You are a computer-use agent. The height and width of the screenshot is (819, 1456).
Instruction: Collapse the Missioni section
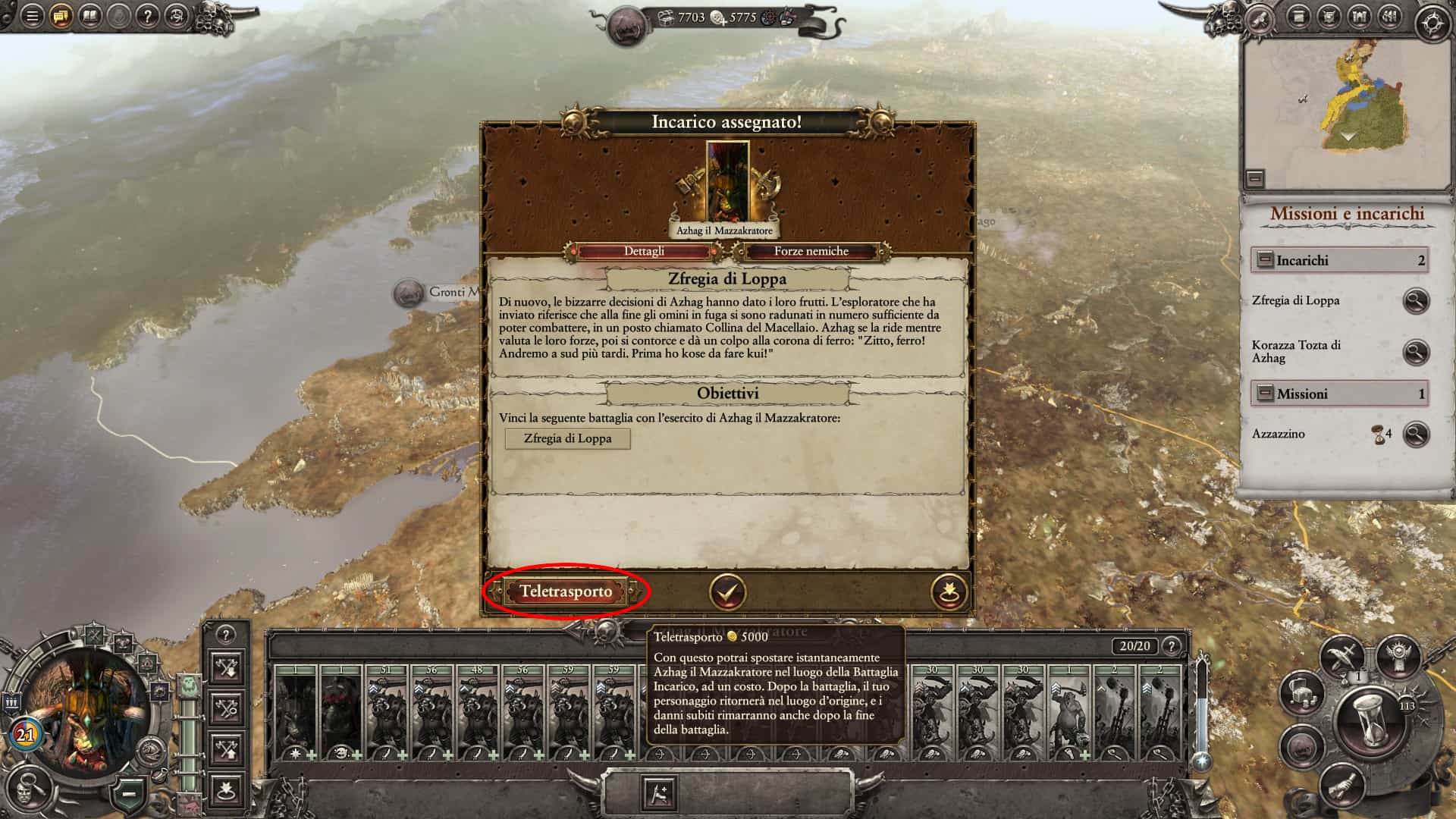pyautogui.click(x=1265, y=394)
